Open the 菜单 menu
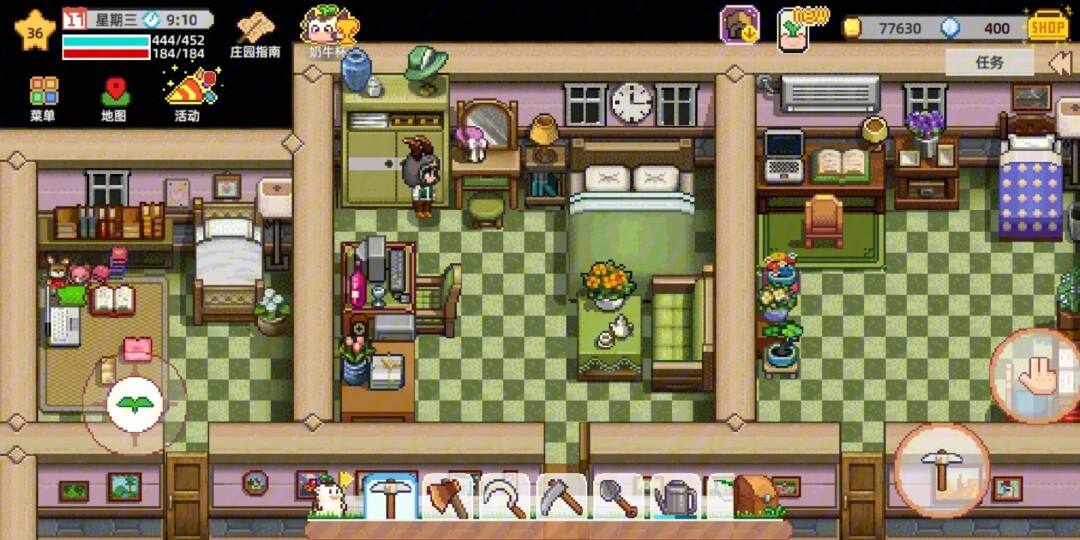The height and width of the screenshot is (540, 1080). click(x=43, y=98)
